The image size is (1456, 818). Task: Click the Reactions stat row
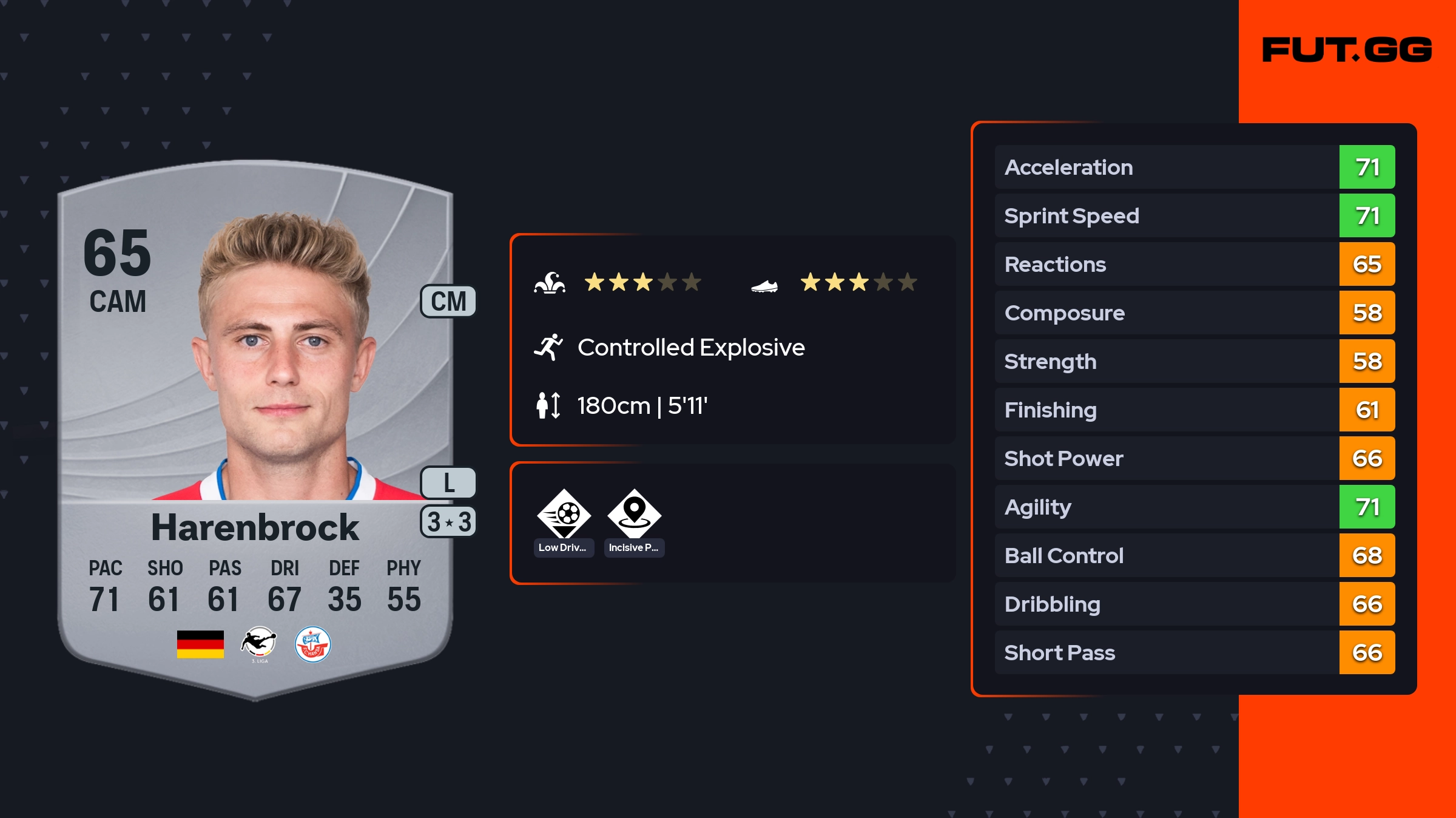(1194, 265)
